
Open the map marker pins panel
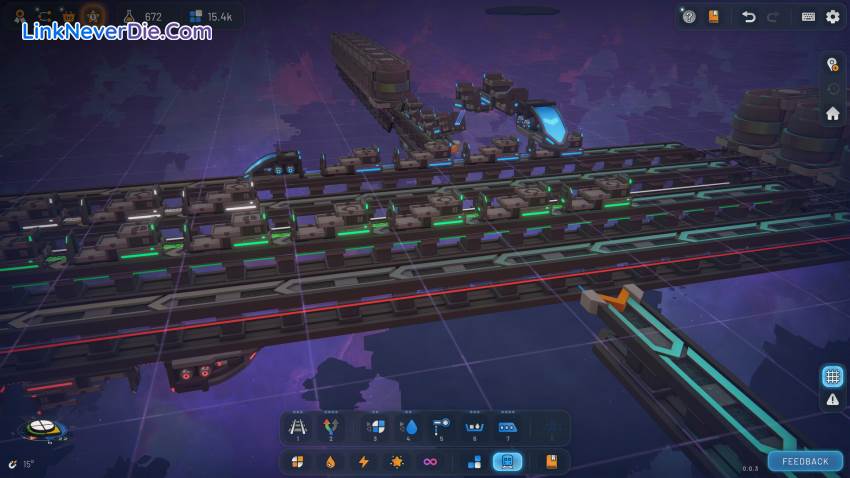pos(832,64)
